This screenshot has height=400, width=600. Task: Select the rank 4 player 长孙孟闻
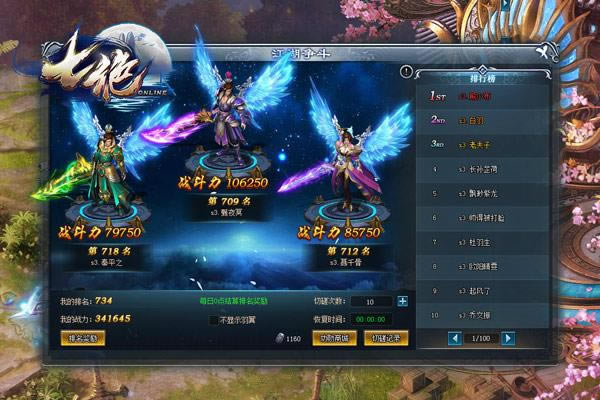pyautogui.click(x=481, y=168)
